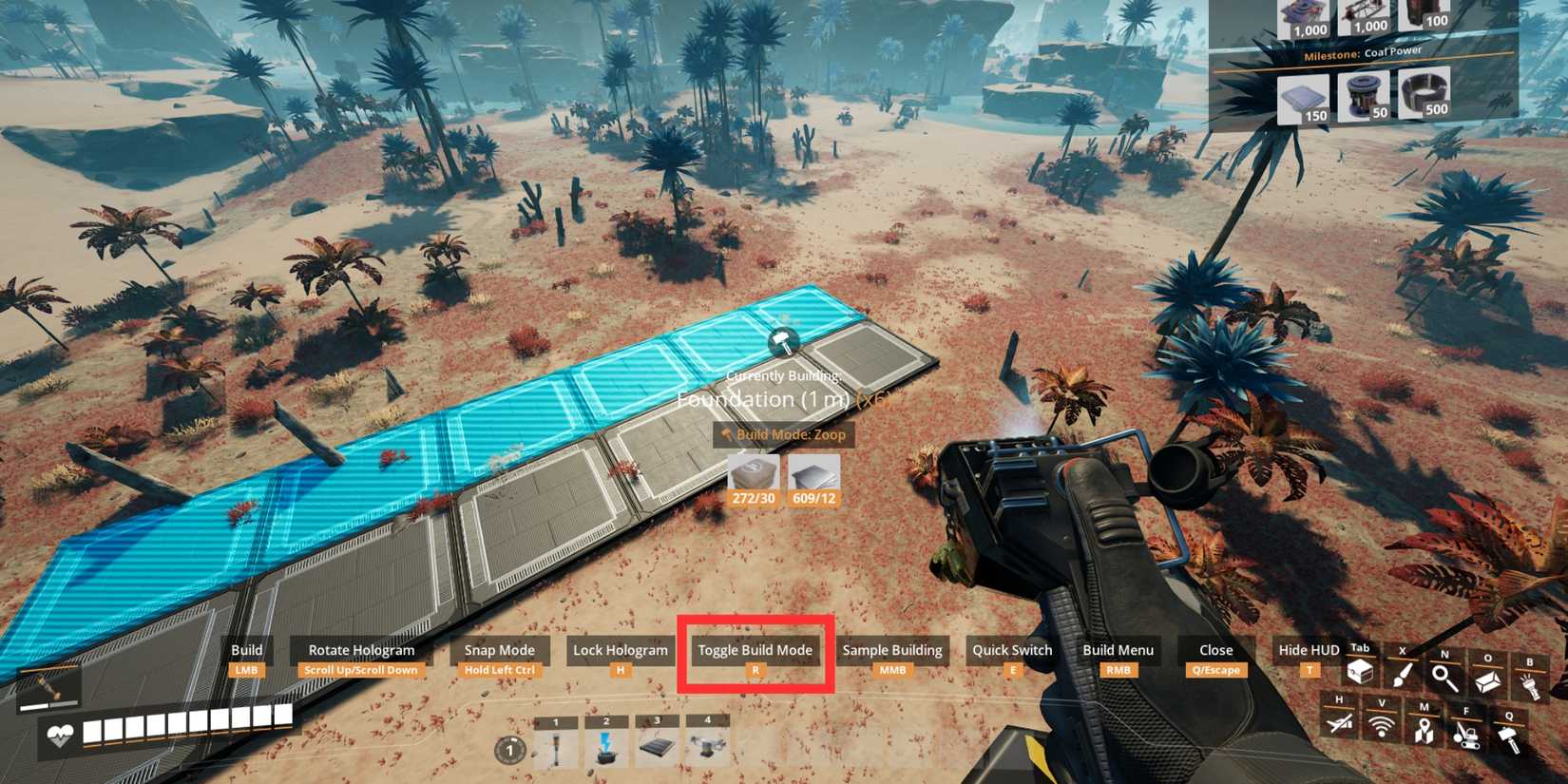Open the Codex resource icon
The height and width of the screenshot is (784, 1568).
click(x=1488, y=679)
